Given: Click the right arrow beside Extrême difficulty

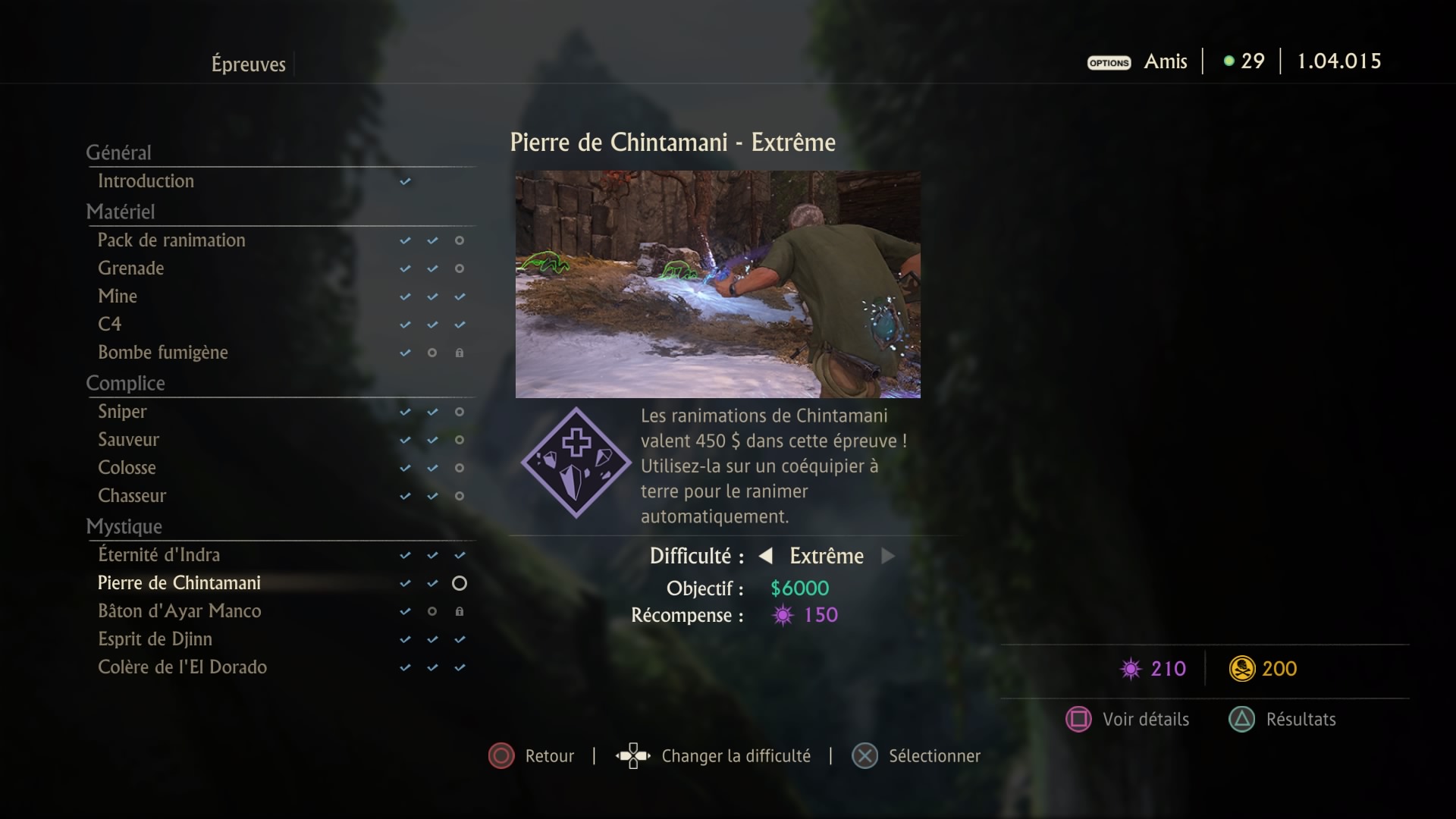Looking at the screenshot, I should pyautogui.click(x=887, y=556).
